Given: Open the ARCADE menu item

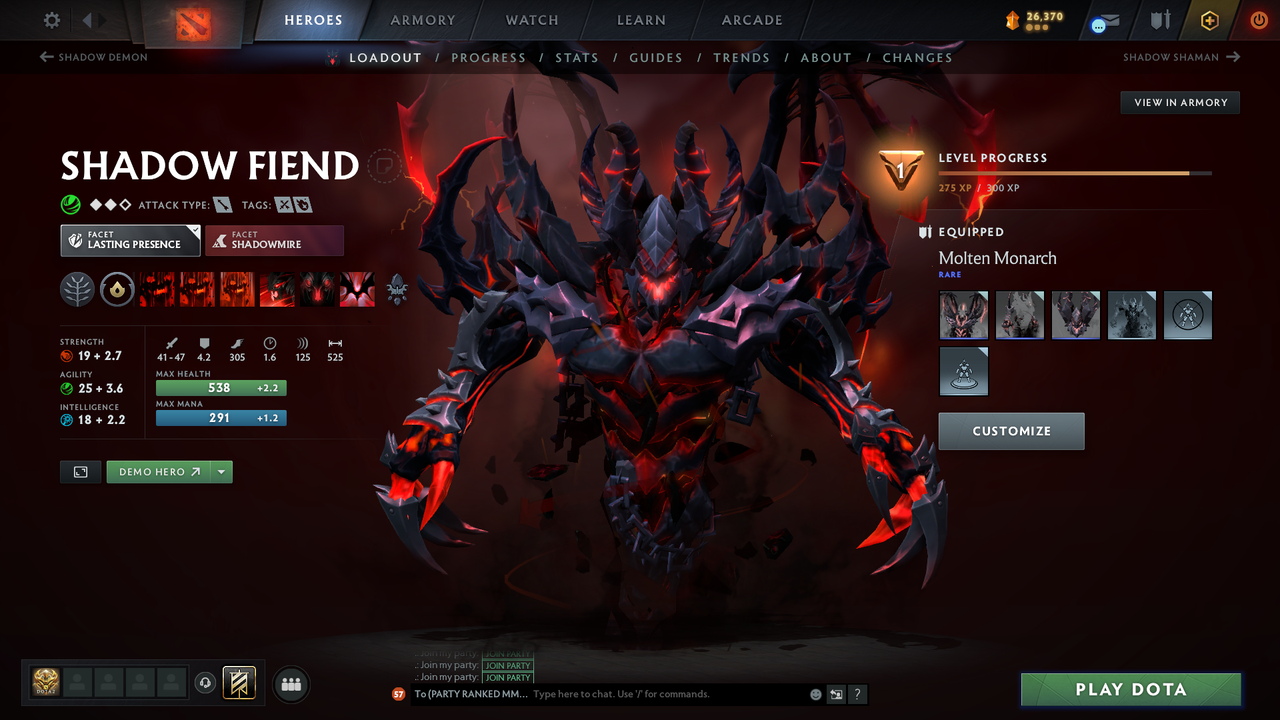Looking at the screenshot, I should tap(751, 20).
